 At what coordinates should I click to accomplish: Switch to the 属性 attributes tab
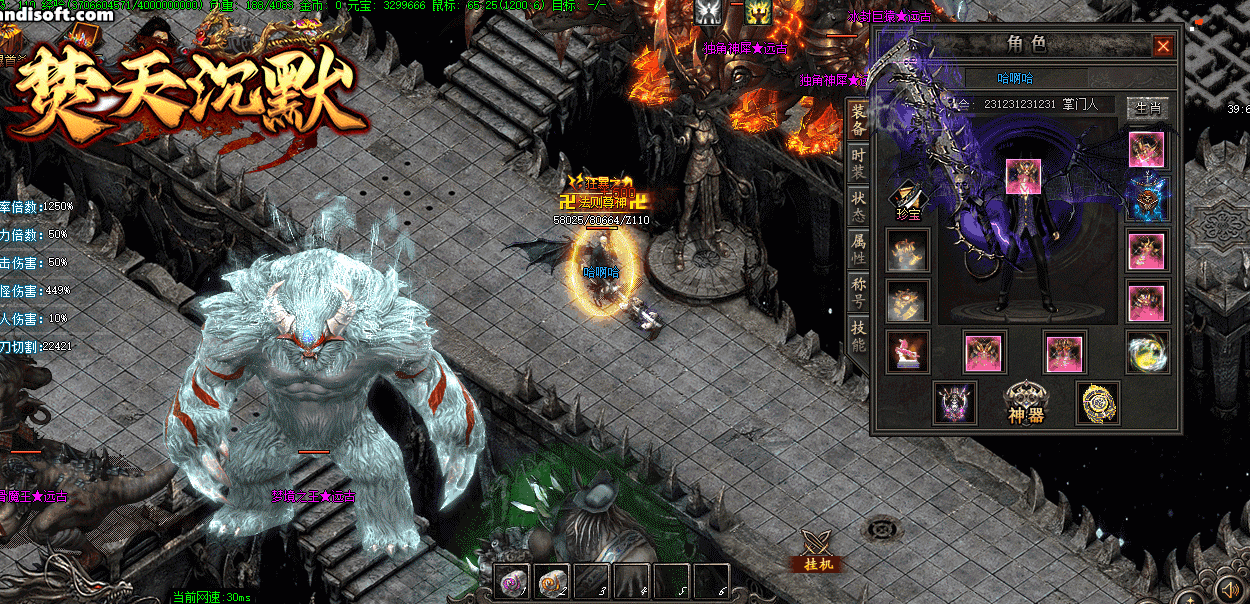click(x=858, y=249)
